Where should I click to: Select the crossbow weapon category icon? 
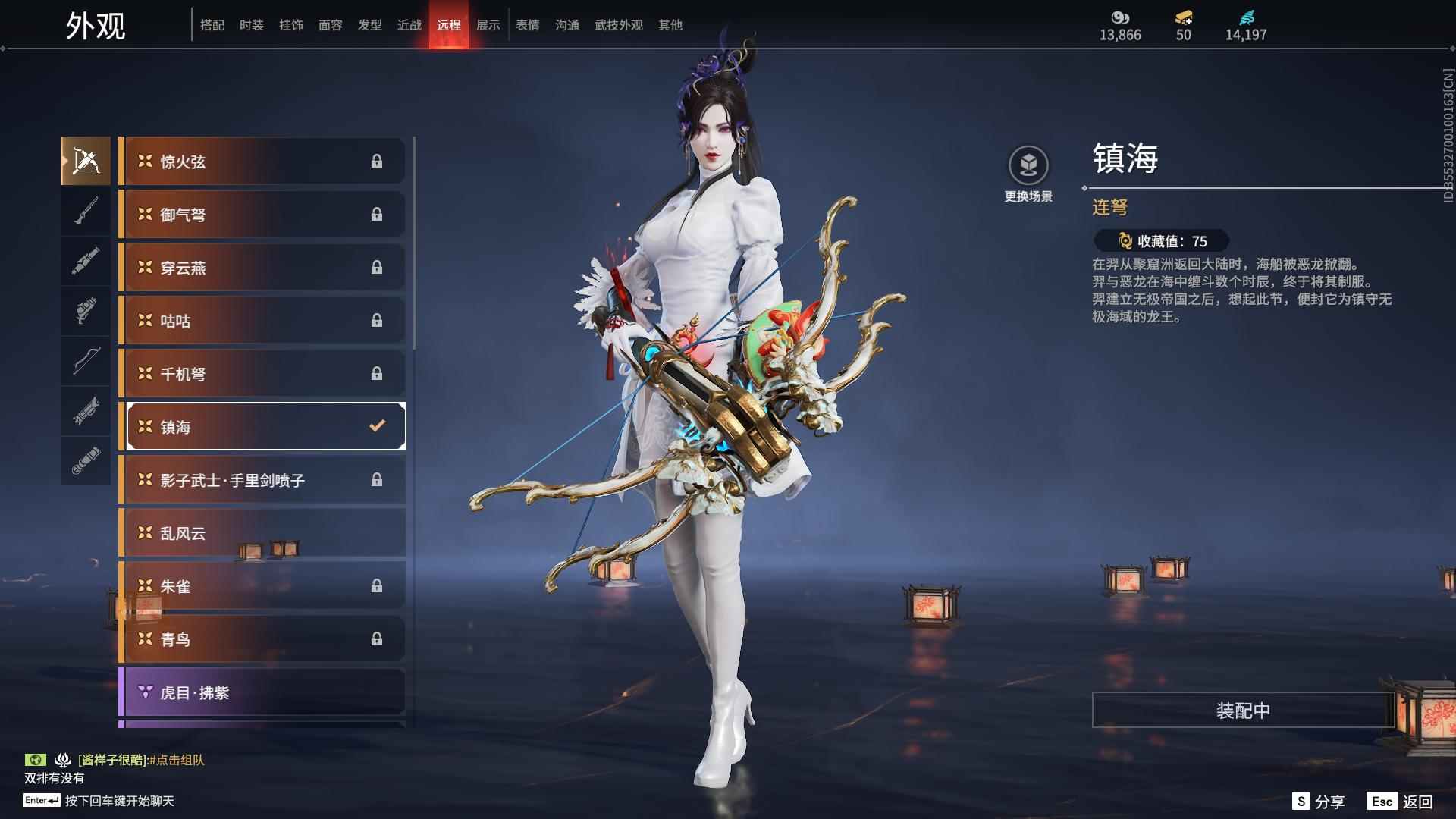pos(86,160)
